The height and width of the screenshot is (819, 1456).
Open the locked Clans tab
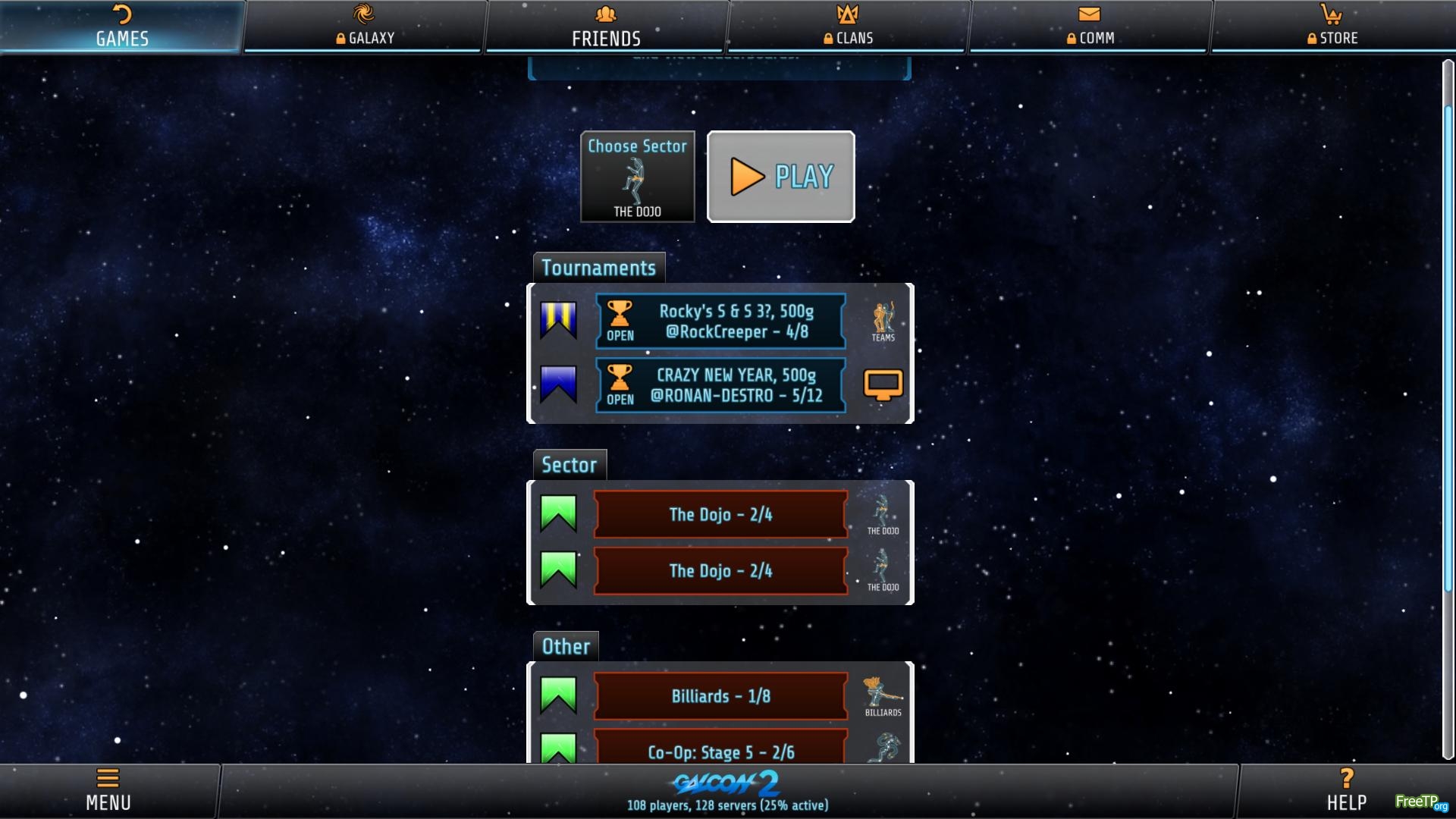(x=849, y=27)
